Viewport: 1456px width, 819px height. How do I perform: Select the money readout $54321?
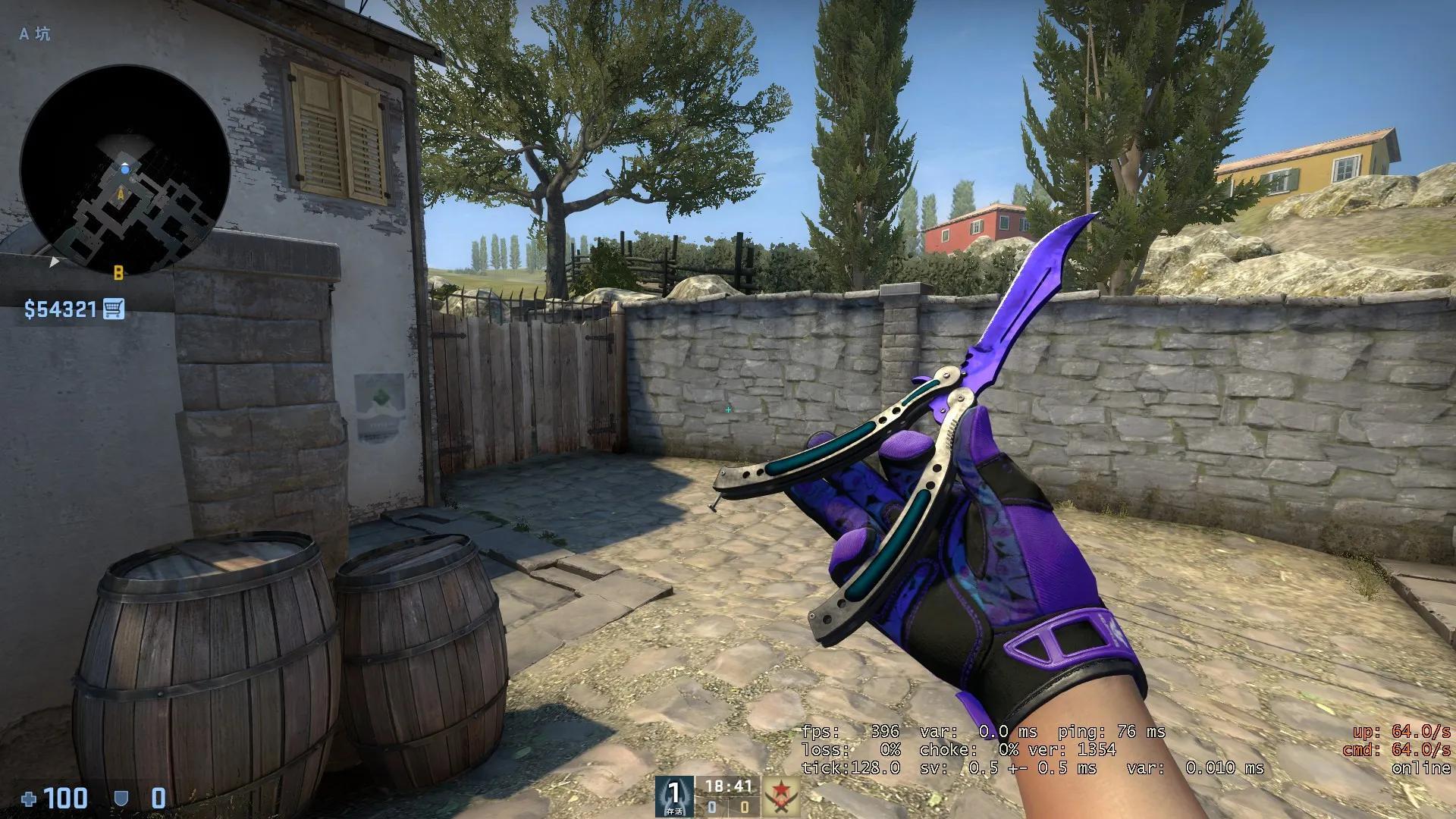(x=61, y=308)
